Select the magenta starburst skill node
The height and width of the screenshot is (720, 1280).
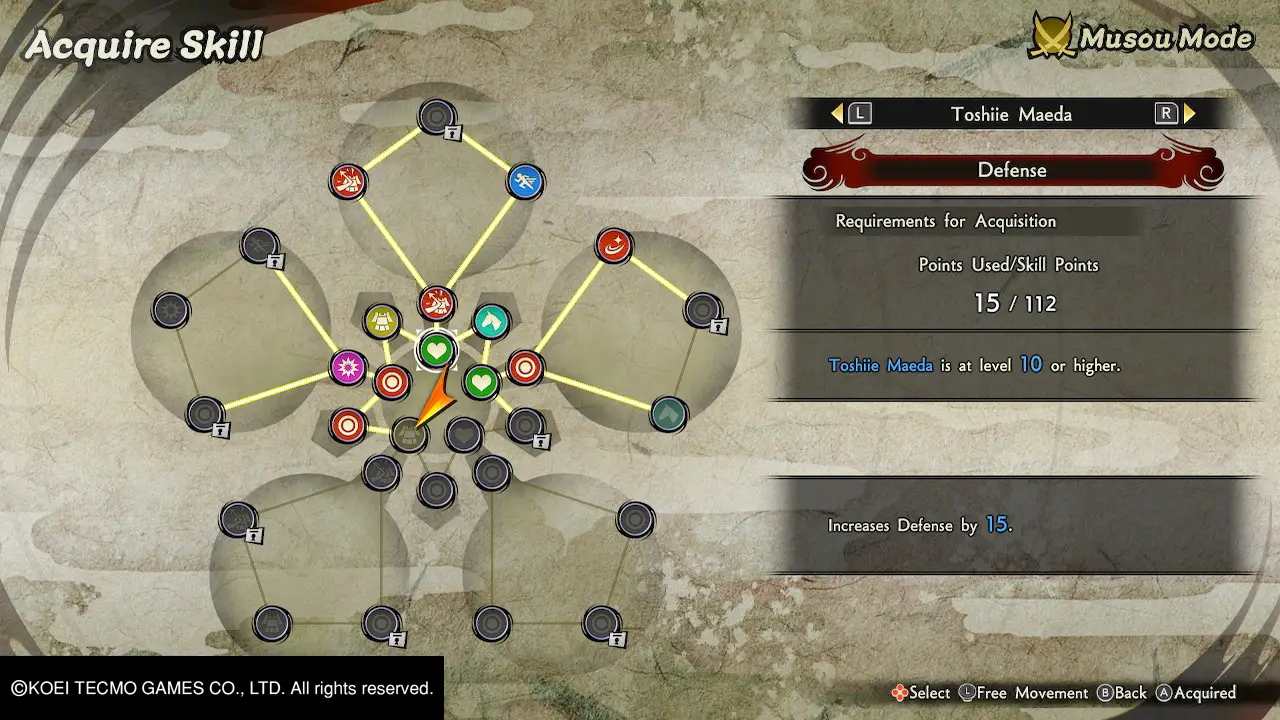coord(349,367)
